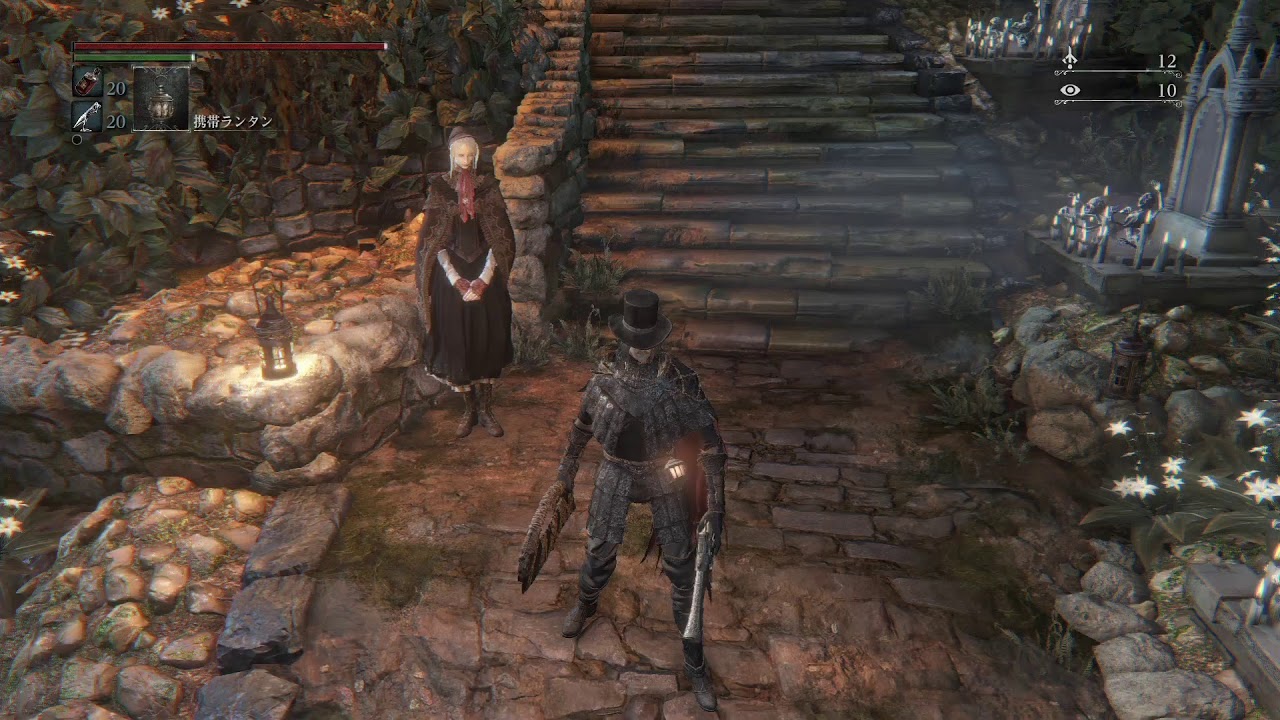This screenshot has width=1280, height=720.
Task: Select the Blood Vial icon
Action: point(87,83)
